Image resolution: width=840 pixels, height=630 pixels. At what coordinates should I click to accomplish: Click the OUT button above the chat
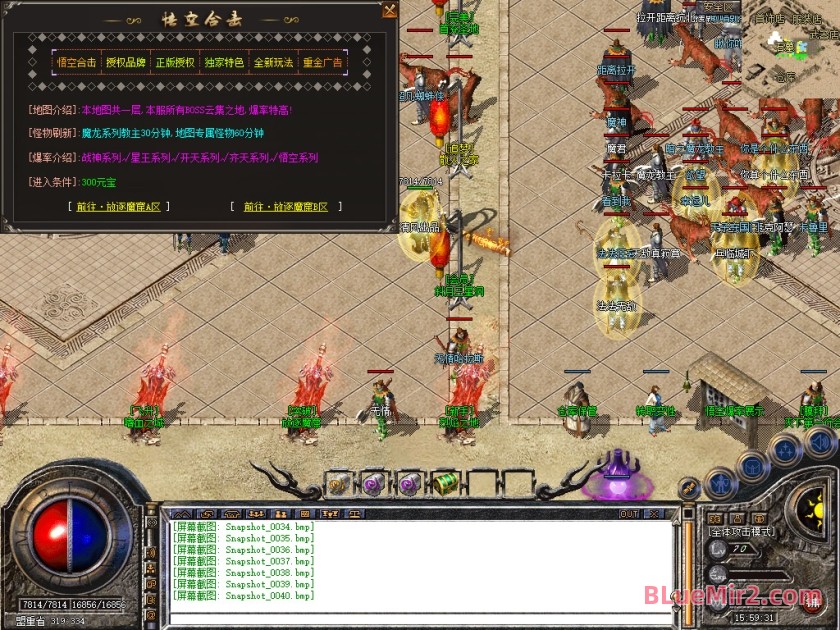click(x=629, y=514)
